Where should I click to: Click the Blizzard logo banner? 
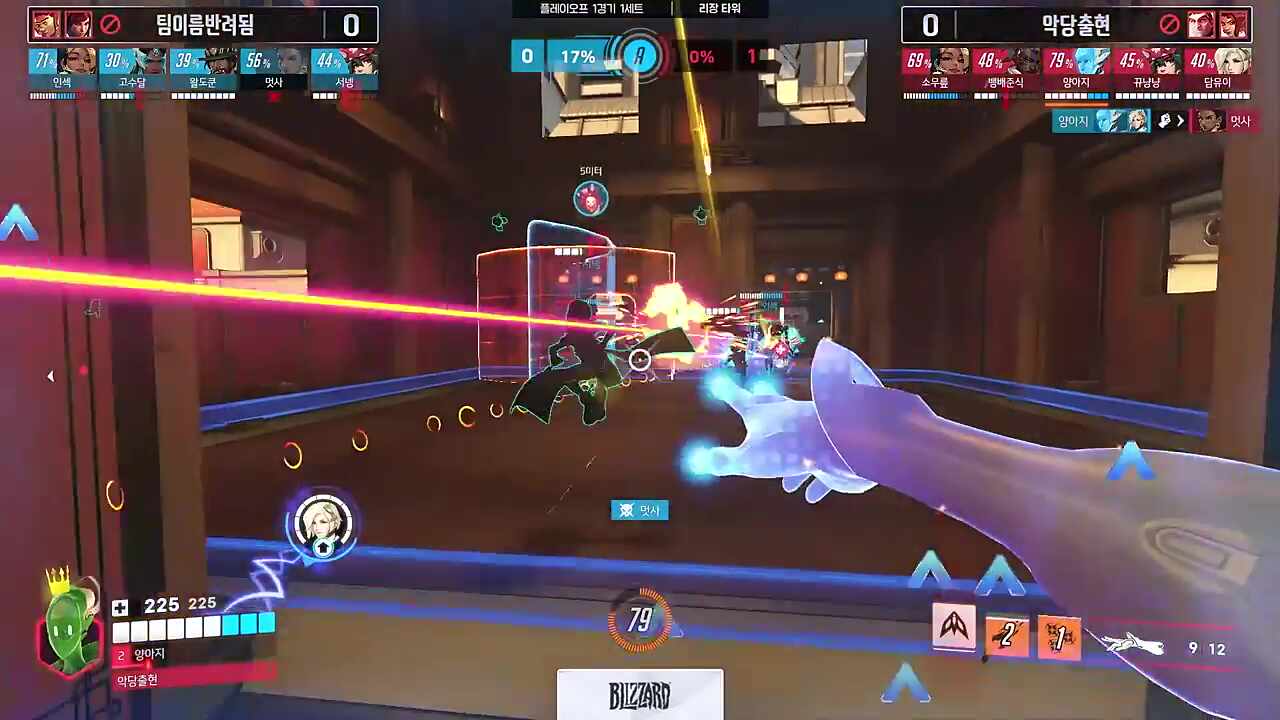(x=640, y=694)
